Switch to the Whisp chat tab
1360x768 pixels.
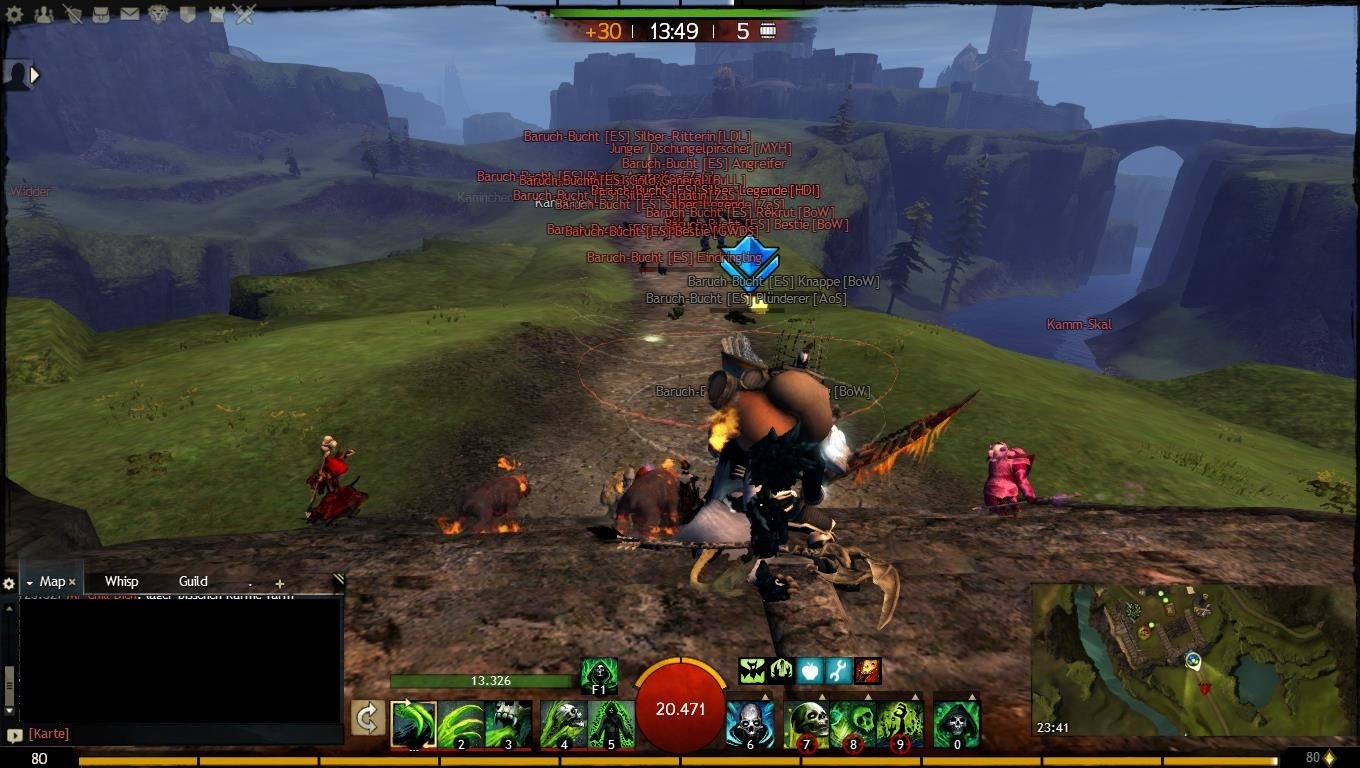tap(121, 581)
